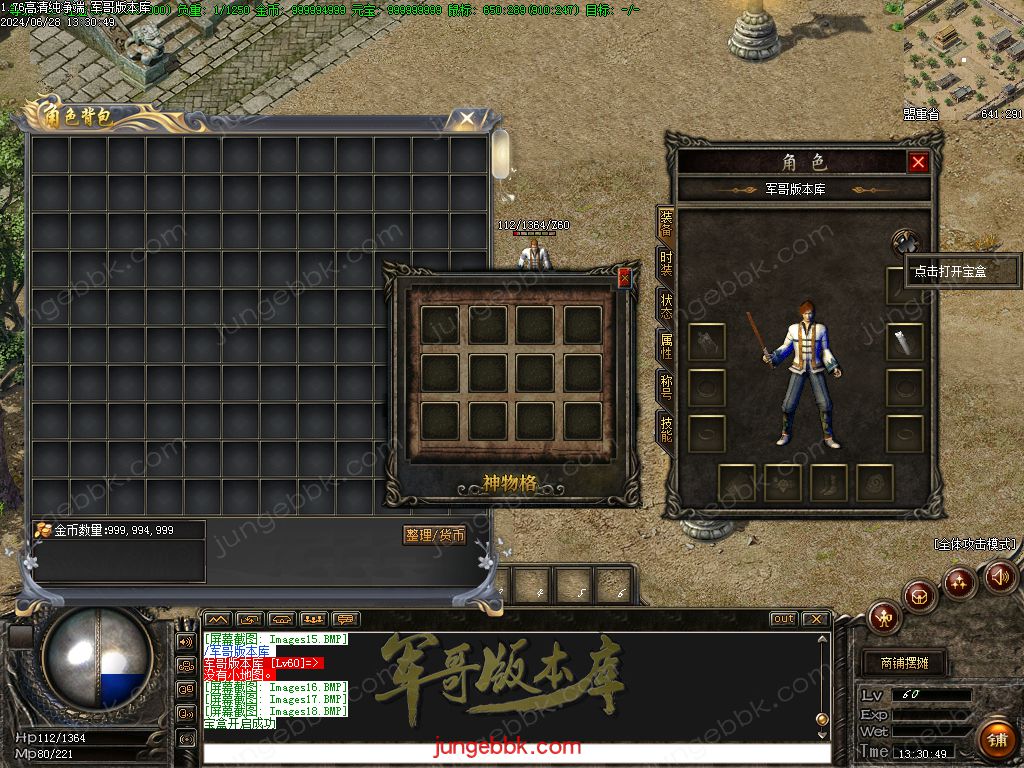This screenshot has height=768, width=1024.
Task: Select the 称号 title tab
Action: pos(665,387)
